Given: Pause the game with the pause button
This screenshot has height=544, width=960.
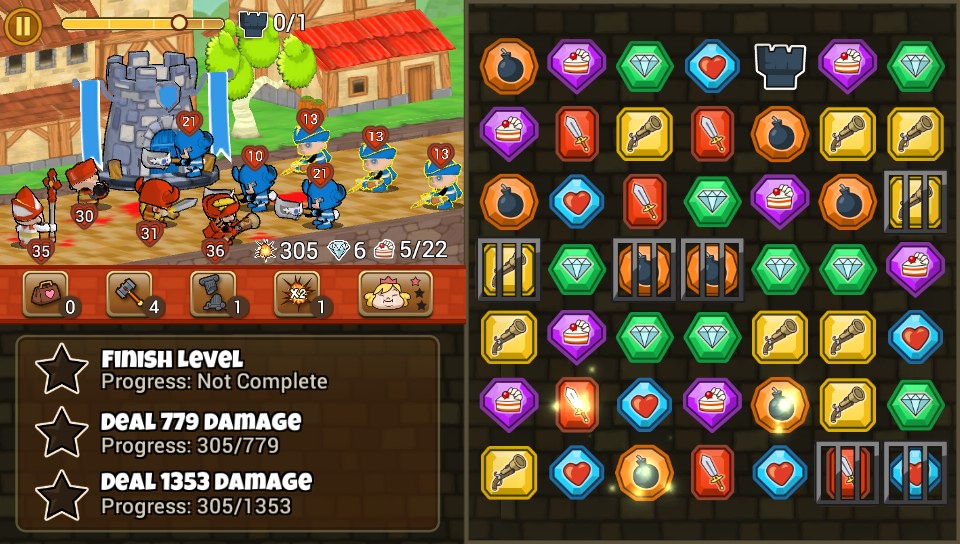Looking at the screenshot, I should coord(22,25).
